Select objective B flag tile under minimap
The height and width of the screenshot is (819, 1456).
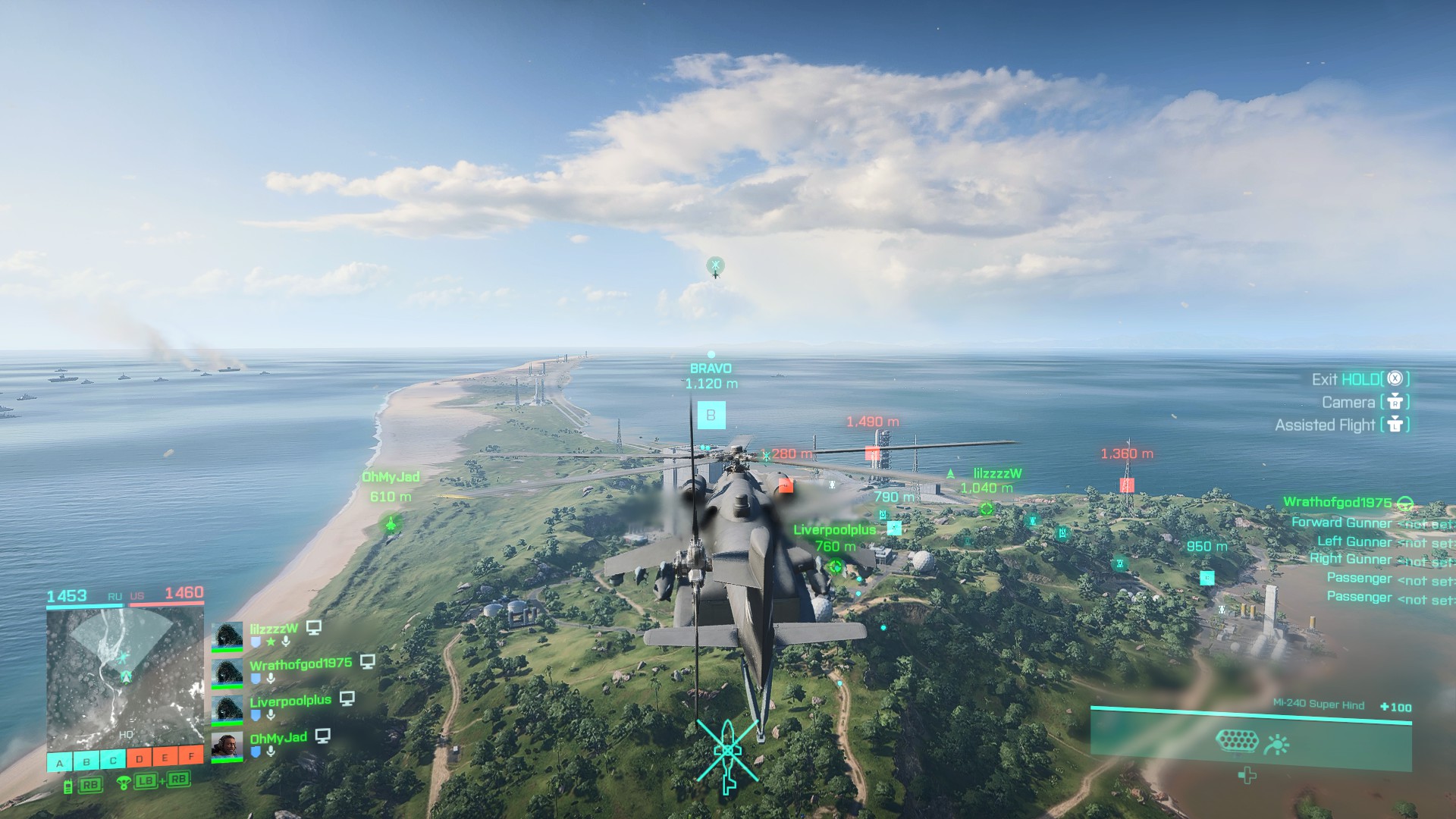click(x=86, y=761)
